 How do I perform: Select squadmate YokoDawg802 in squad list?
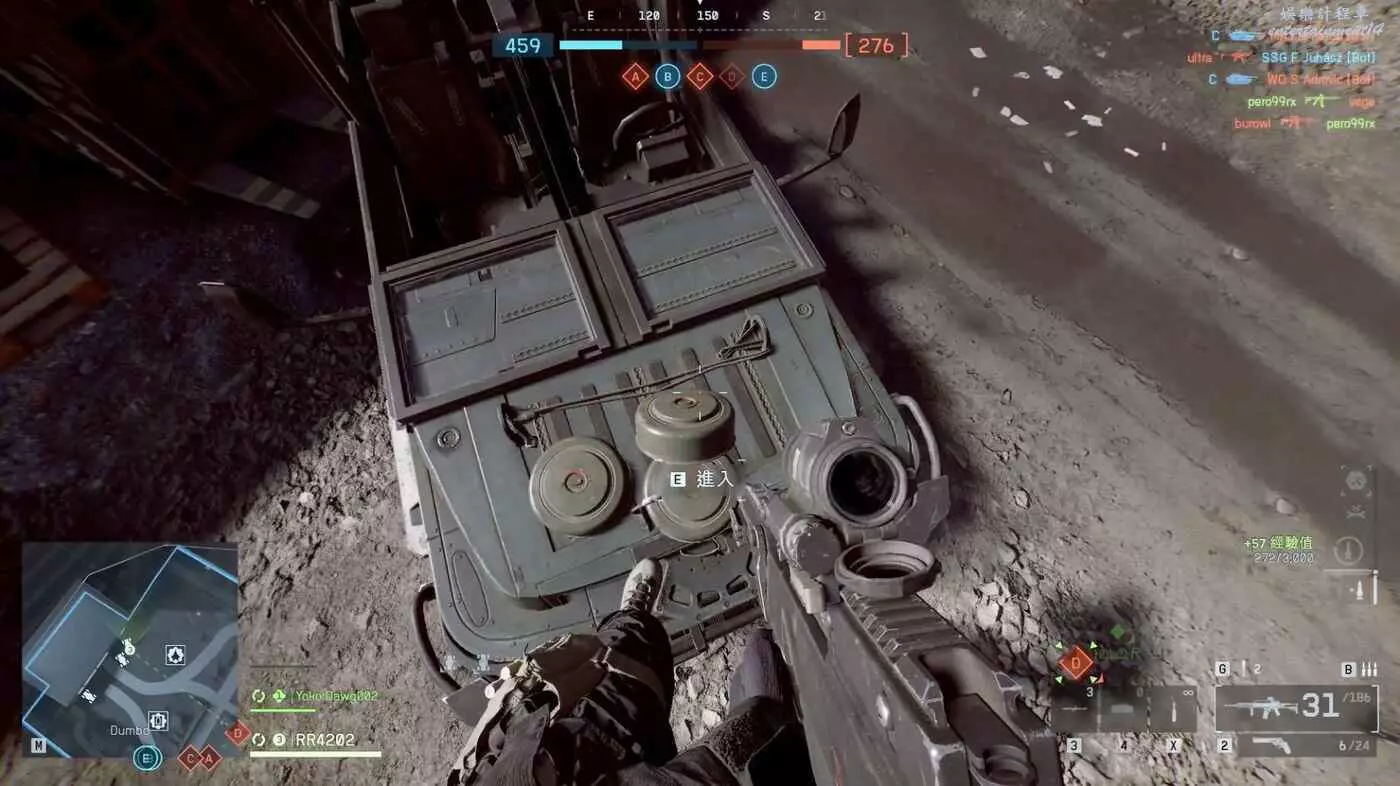(x=321, y=695)
